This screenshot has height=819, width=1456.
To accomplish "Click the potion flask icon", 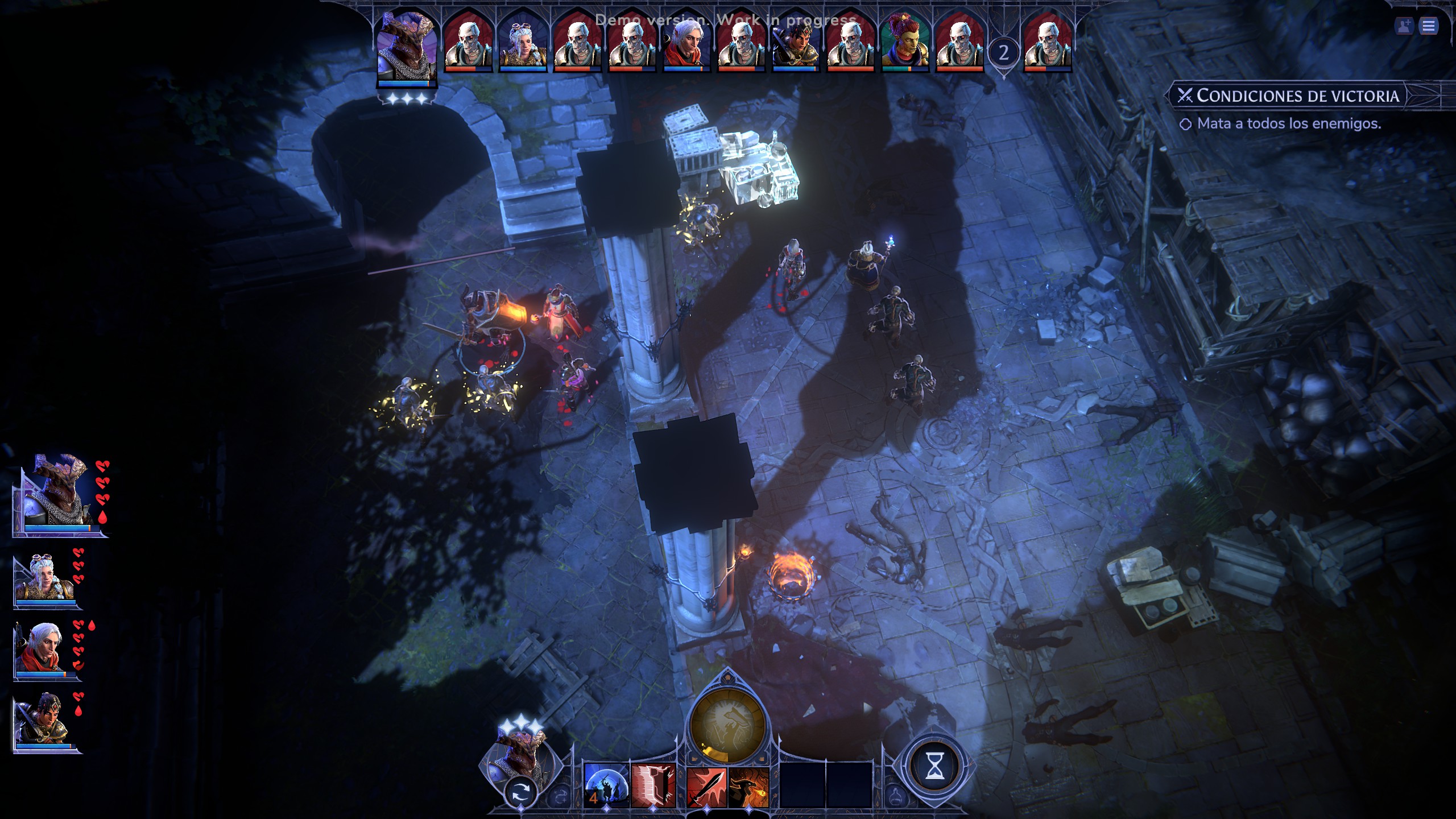I will pos(895,797).
